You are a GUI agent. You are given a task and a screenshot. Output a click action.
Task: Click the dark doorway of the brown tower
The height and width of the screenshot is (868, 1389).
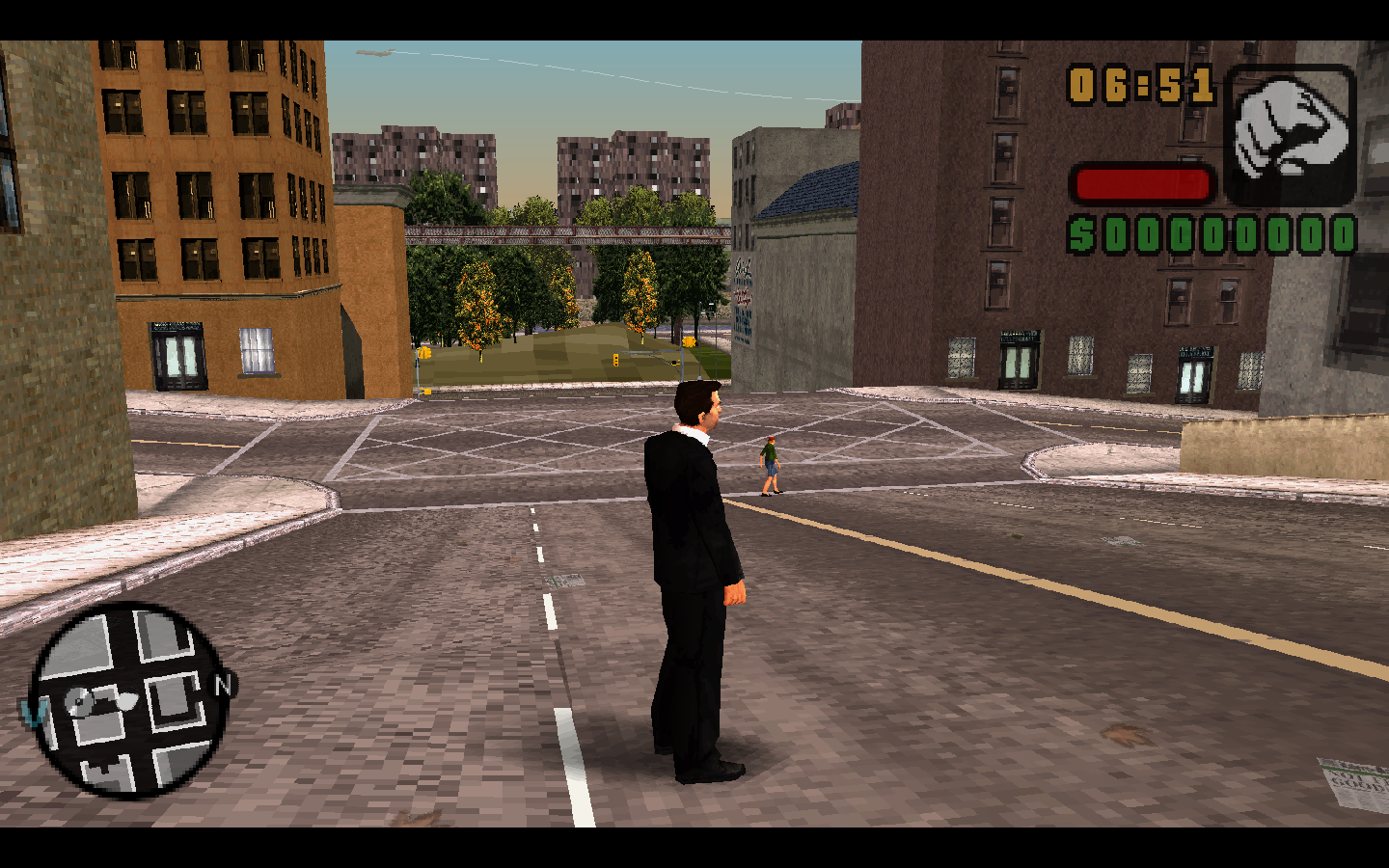coord(350,352)
